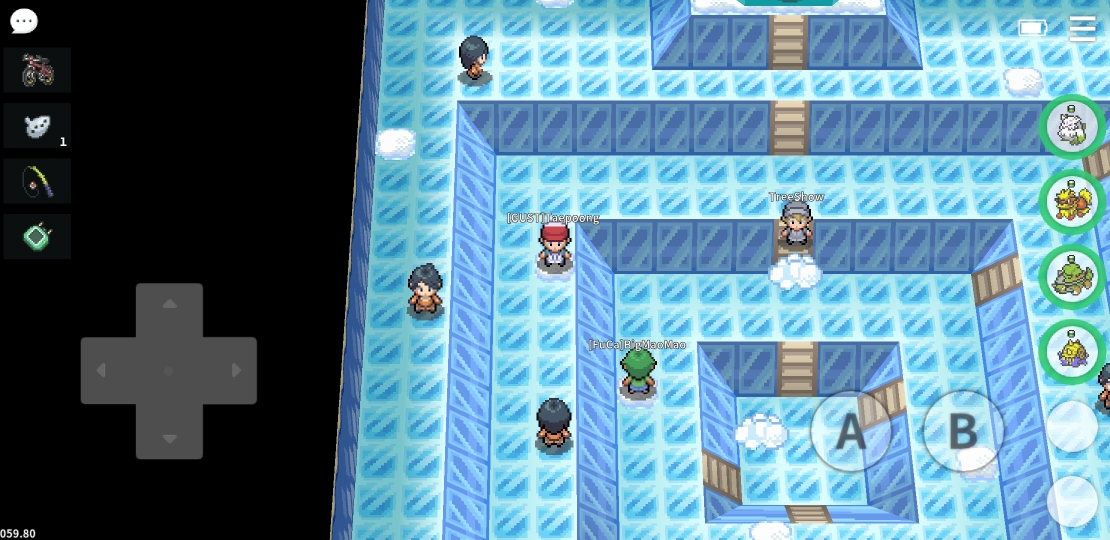Use the fishing rod hotkey
The image size is (1110, 540).
[37, 181]
